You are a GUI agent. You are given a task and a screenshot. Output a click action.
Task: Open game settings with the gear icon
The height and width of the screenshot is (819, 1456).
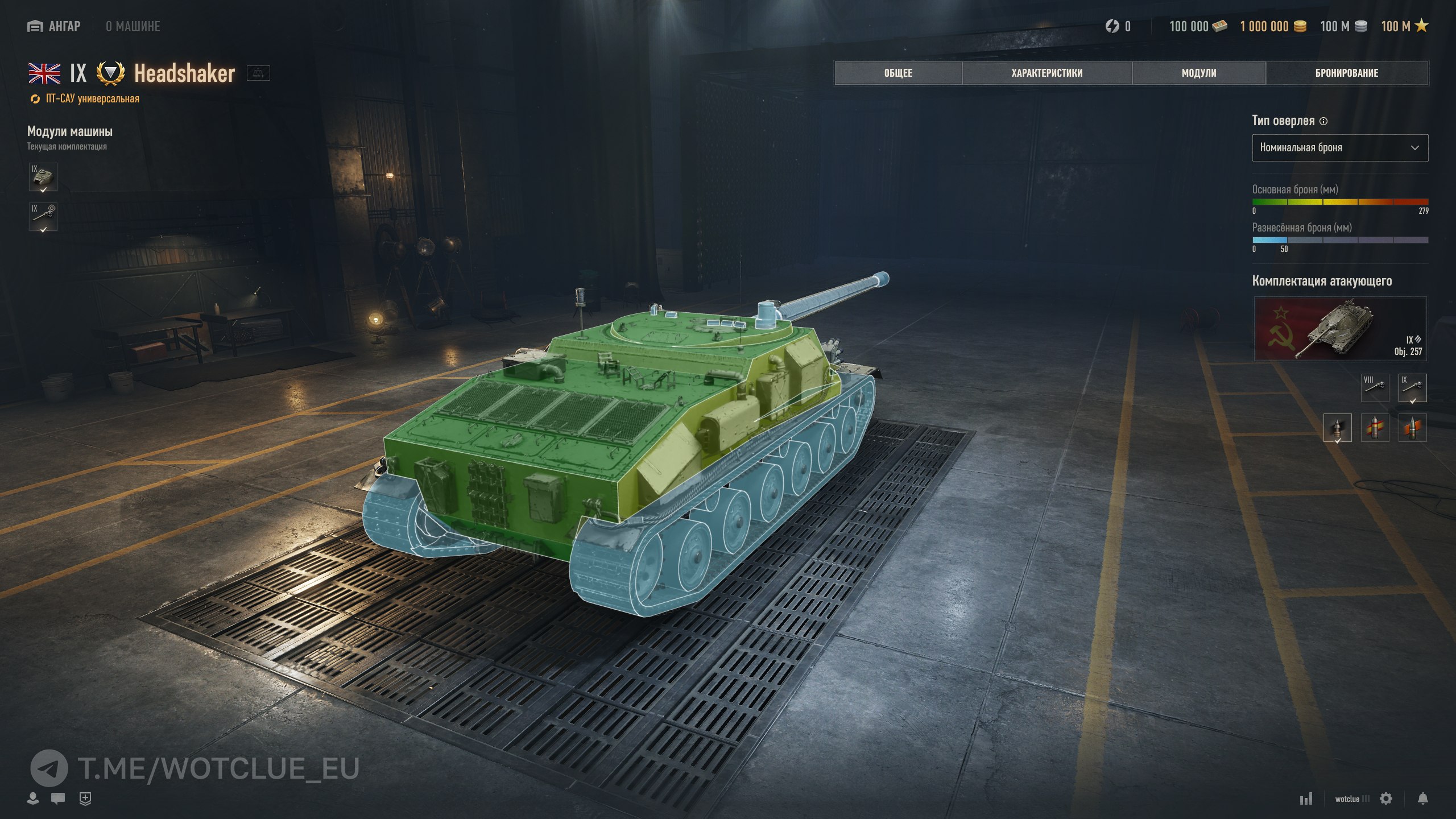click(1386, 799)
